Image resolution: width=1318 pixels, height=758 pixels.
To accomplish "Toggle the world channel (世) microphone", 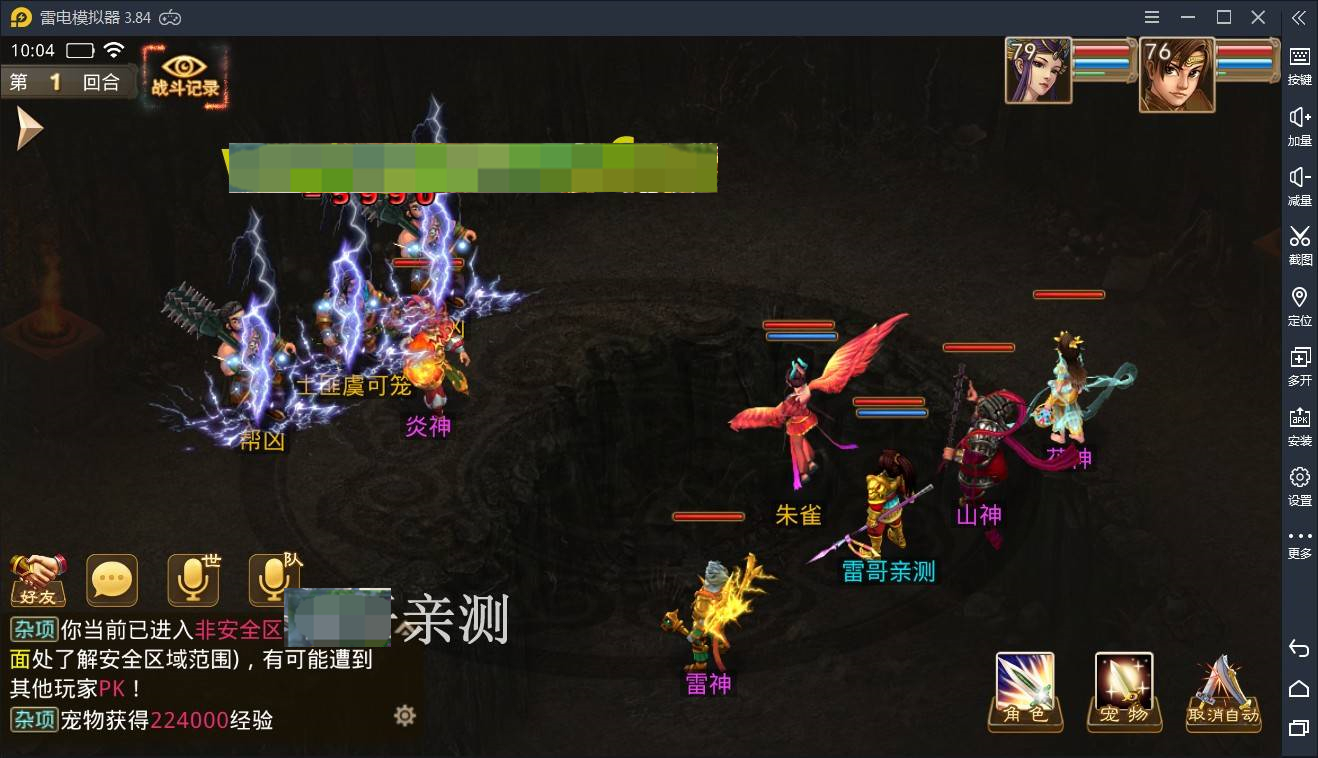I will (192, 580).
